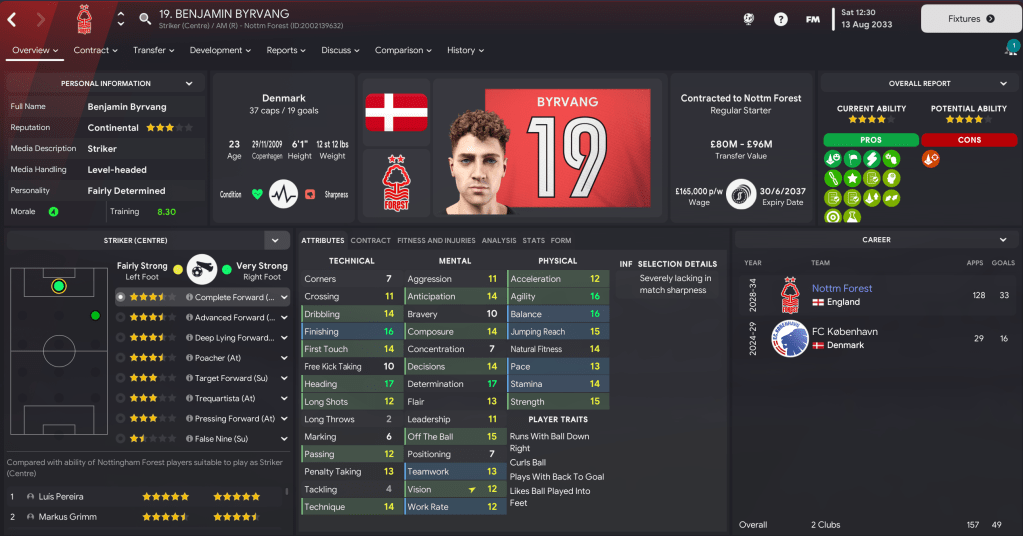Go back with the left arrow
1023x536 pixels.
[12, 18]
